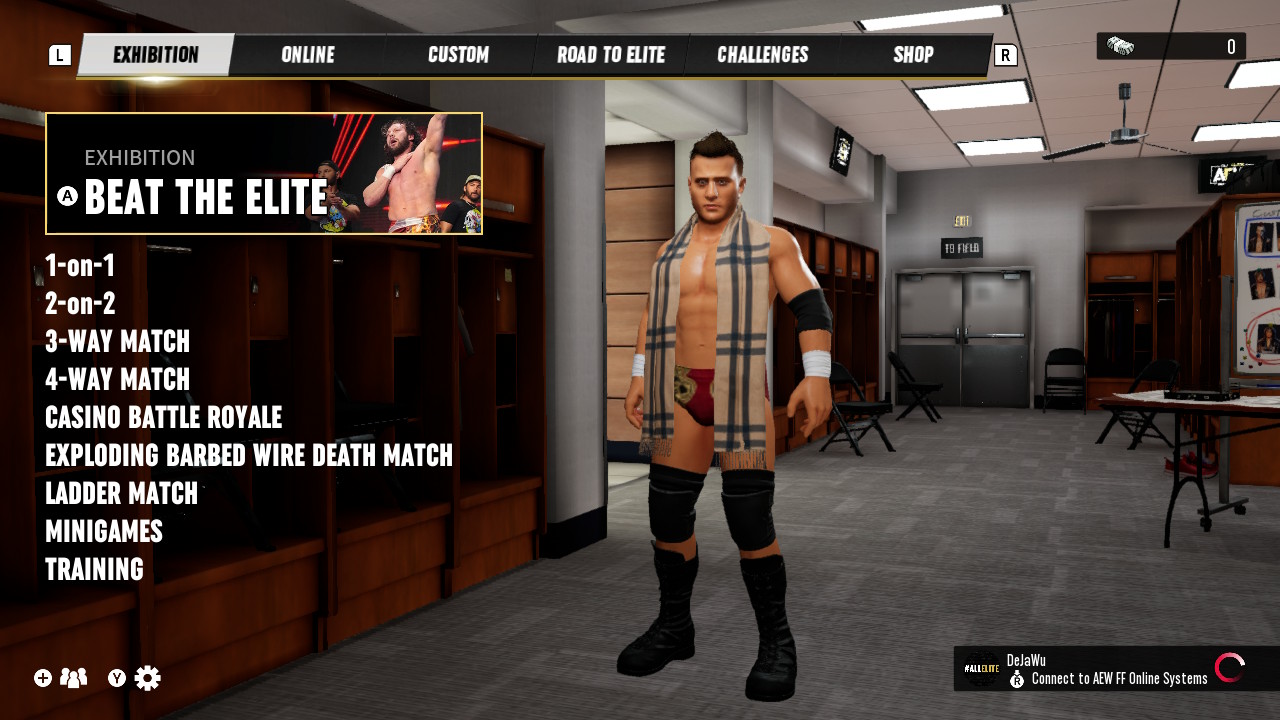Enter the Training mode
1280x720 pixels.
(x=94, y=570)
